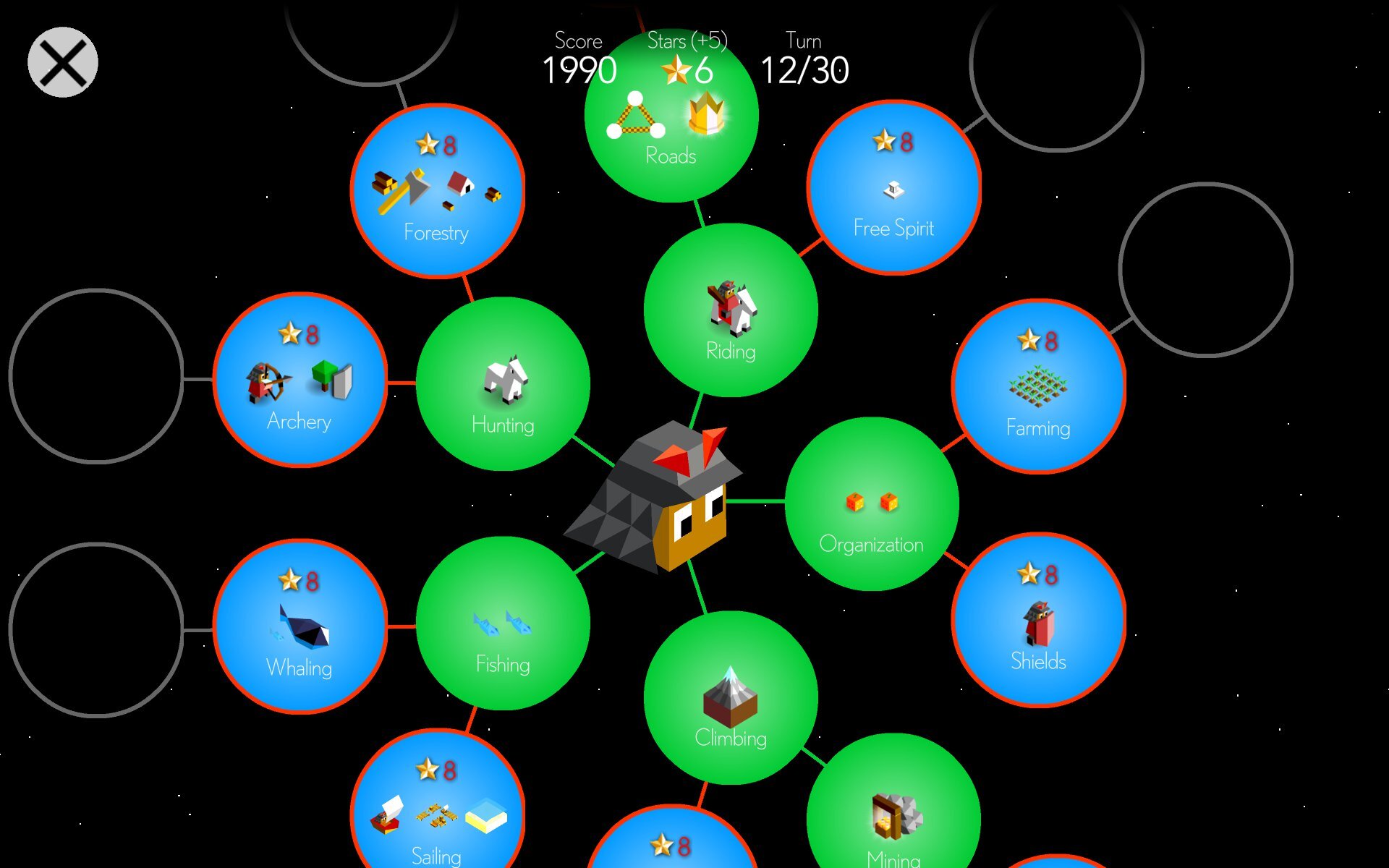Close the technology tree
1389x868 pixels.
tap(62, 61)
